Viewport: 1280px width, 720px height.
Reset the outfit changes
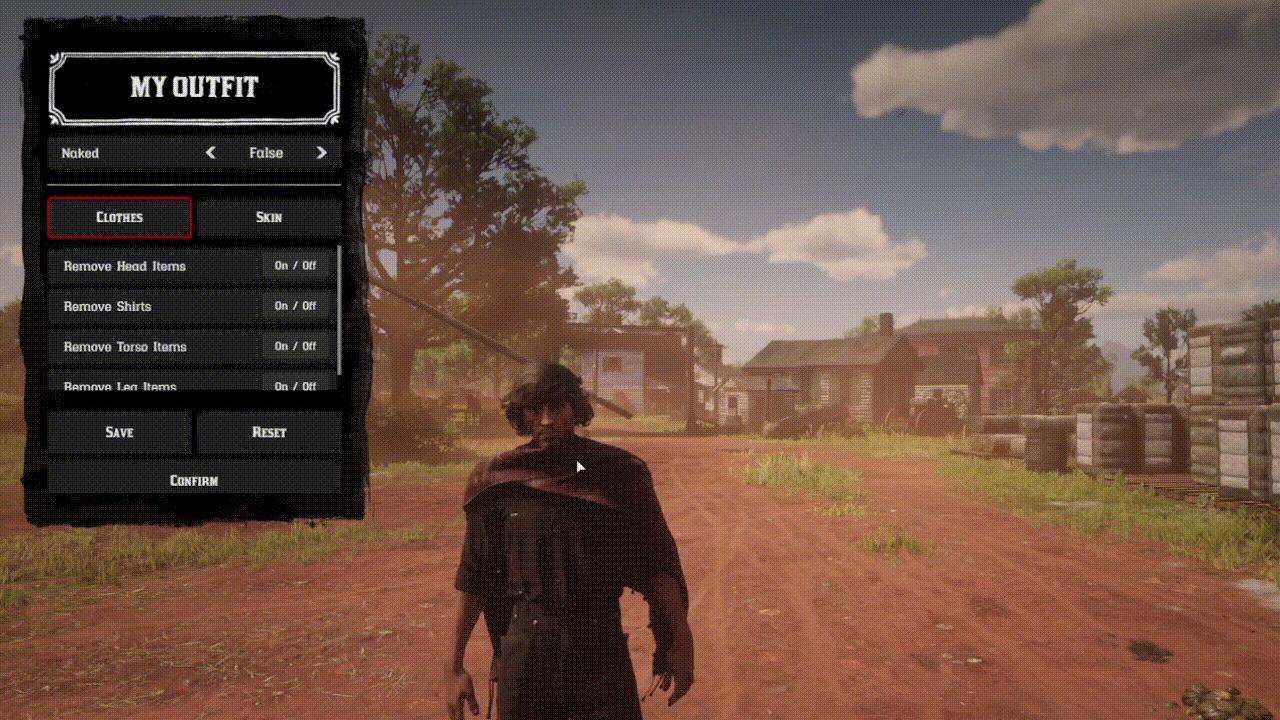269,432
